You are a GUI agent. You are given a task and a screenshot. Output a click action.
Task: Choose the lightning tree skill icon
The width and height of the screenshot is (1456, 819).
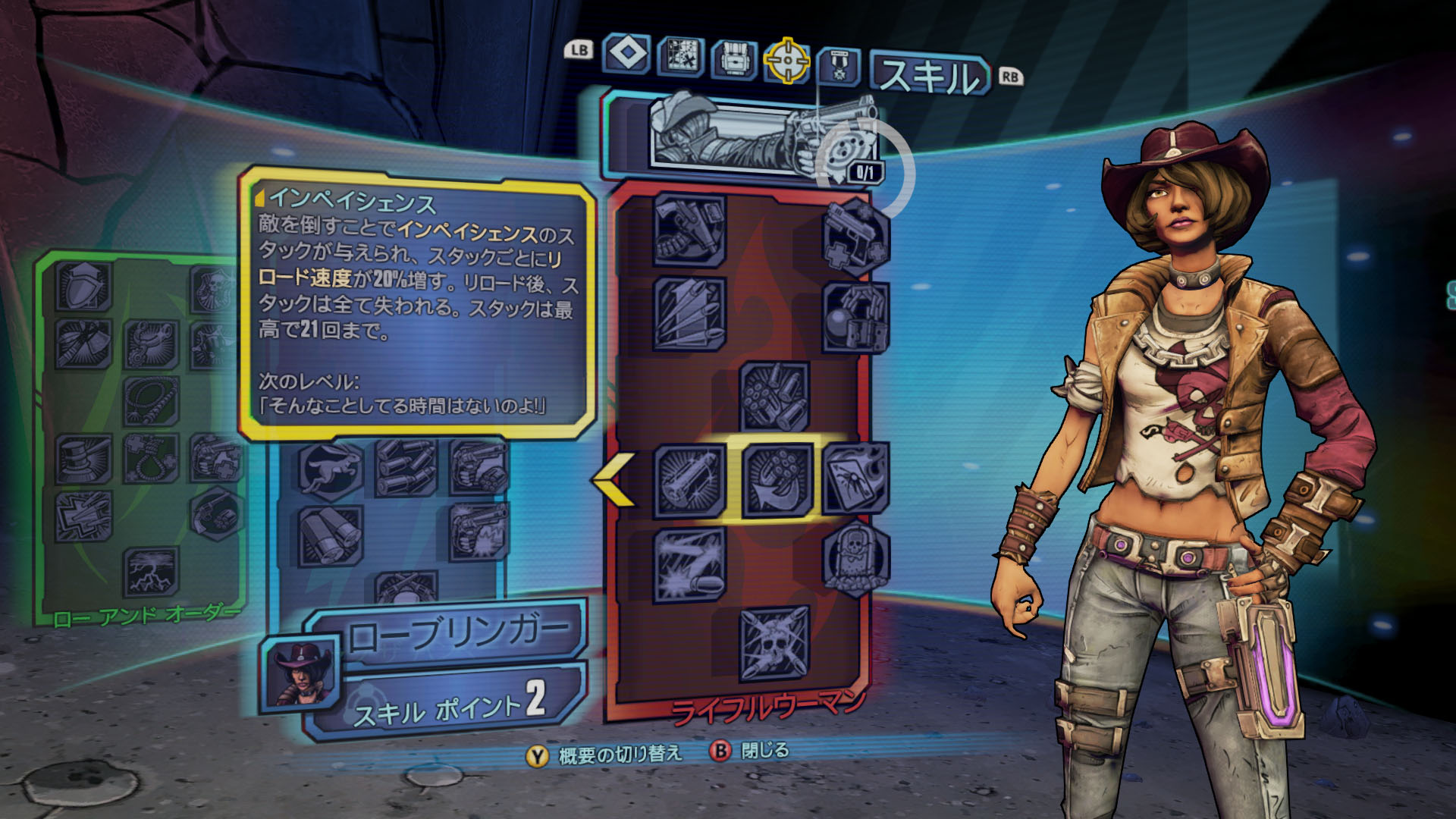pos(150,572)
